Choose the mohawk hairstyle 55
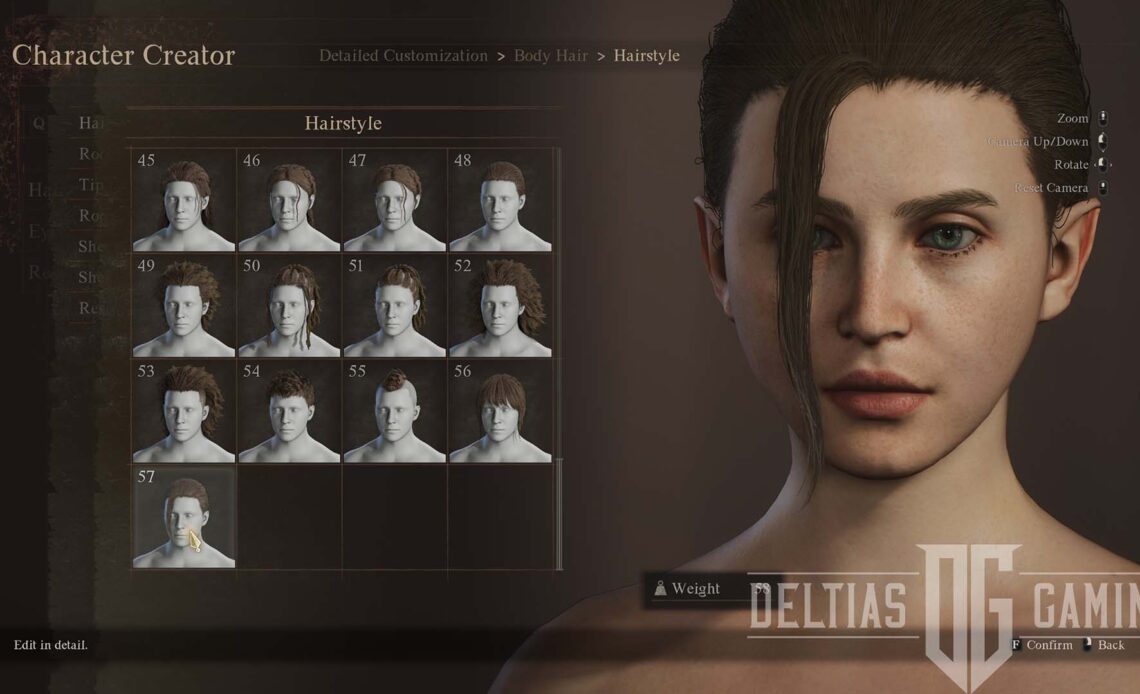The height and width of the screenshot is (694, 1140). (x=394, y=411)
